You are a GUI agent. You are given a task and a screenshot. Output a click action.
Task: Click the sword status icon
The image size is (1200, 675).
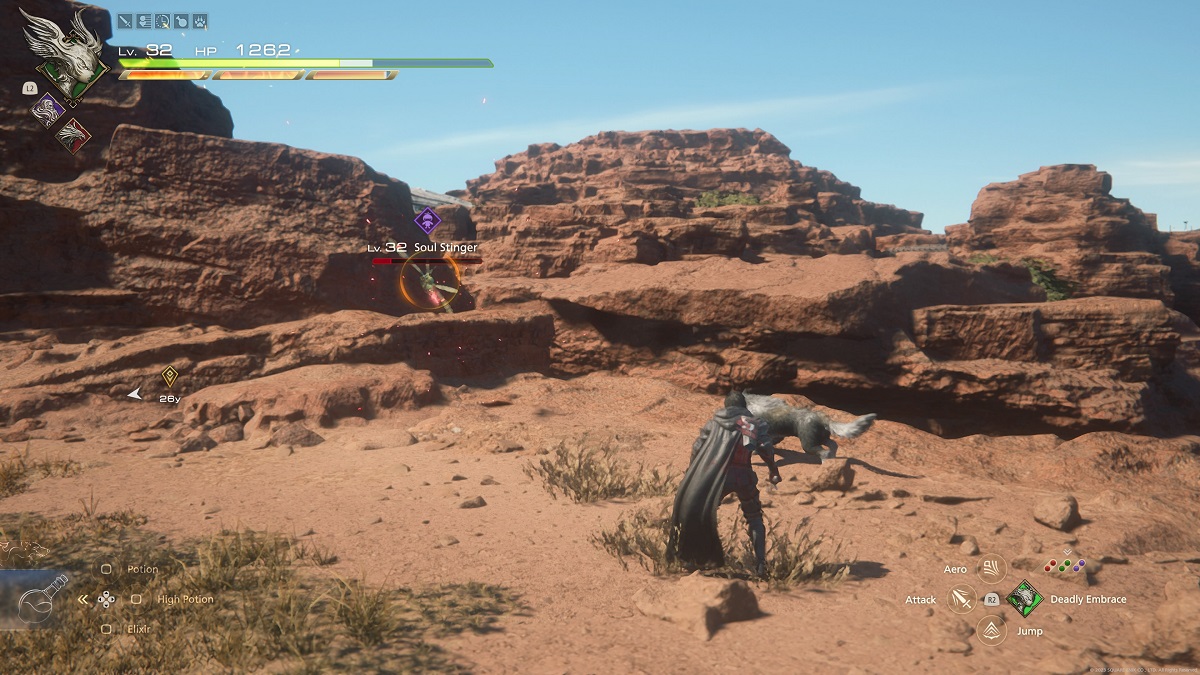[x=125, y=20]
